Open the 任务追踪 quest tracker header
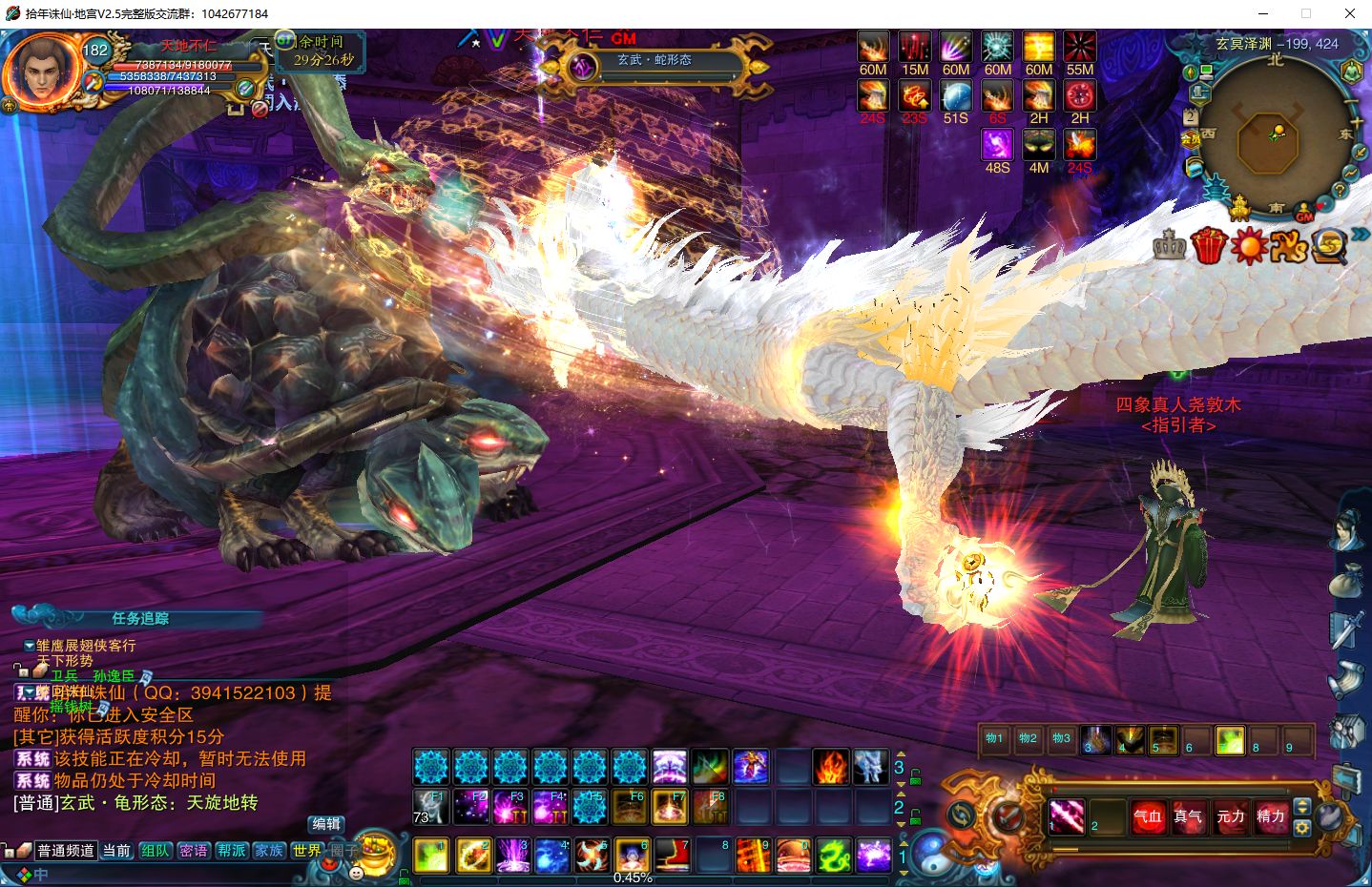The image size is (1372, 887). pos(139,618)
